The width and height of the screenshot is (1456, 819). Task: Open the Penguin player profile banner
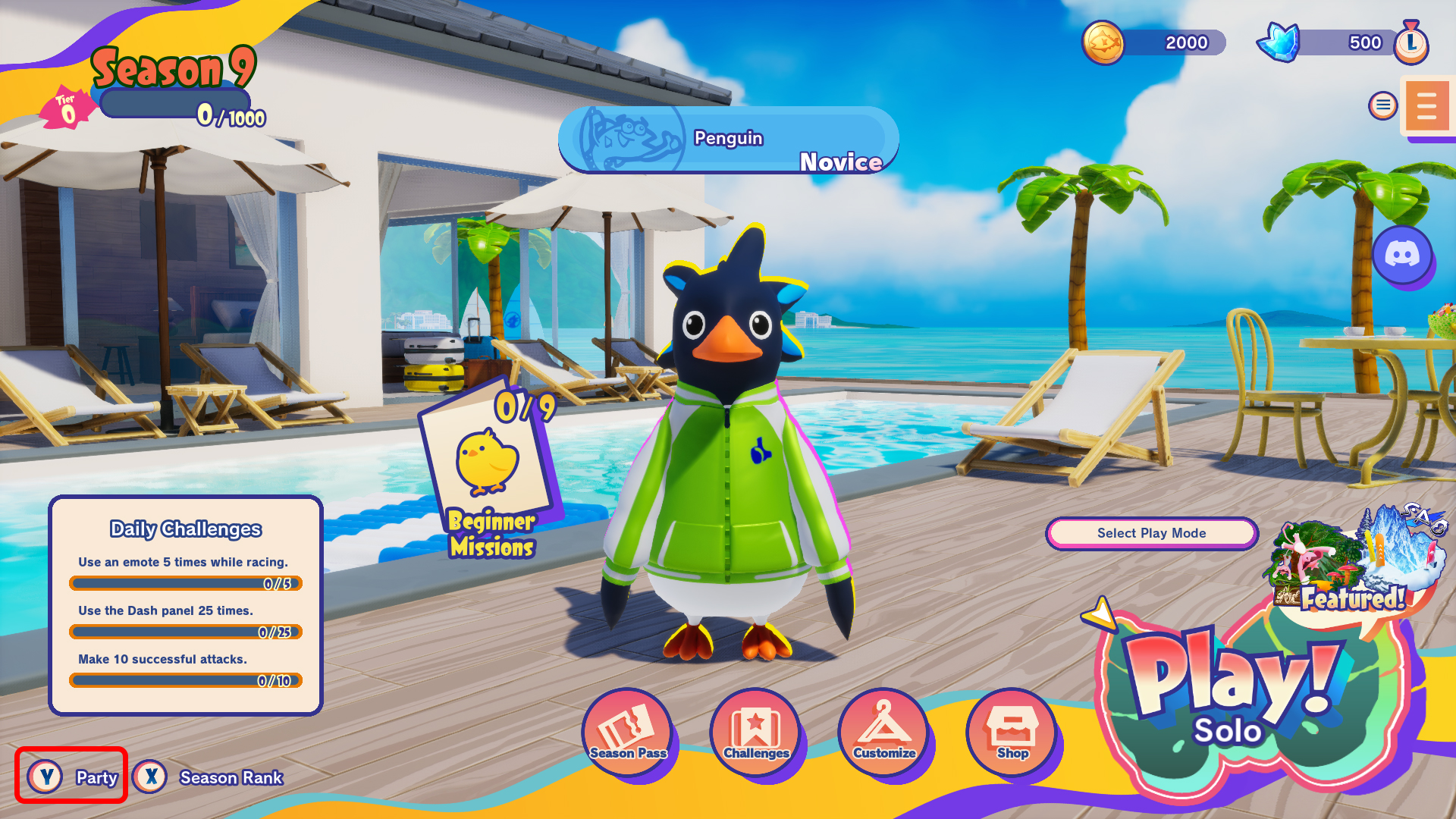point(728,140)
